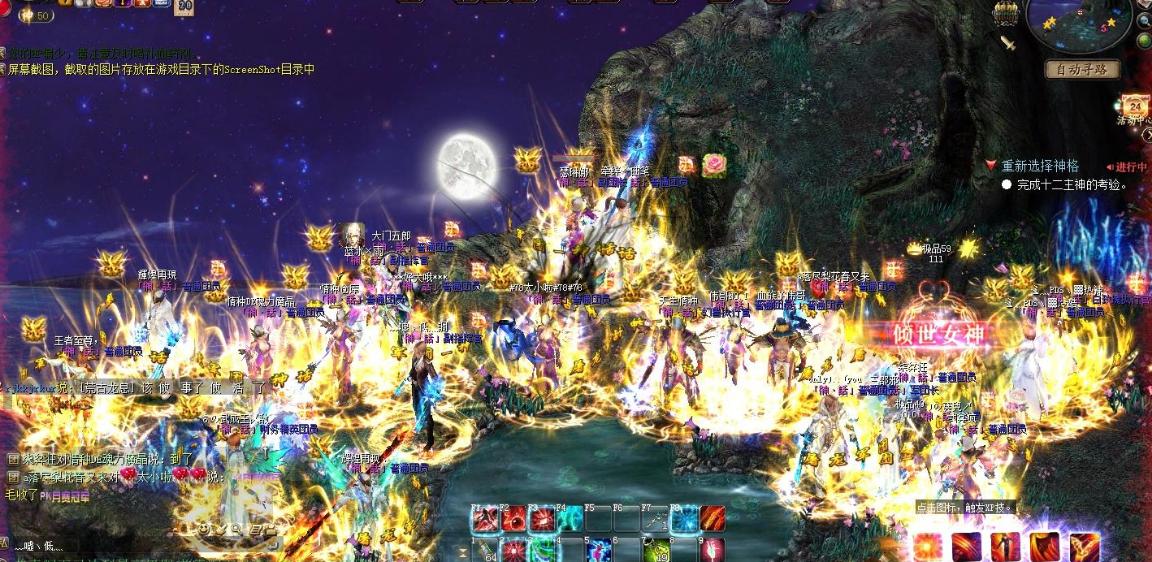Click the 自动寻路 auto-pathfinding button
This screenshot has height=562, width=1152.
coord(1082,69)
